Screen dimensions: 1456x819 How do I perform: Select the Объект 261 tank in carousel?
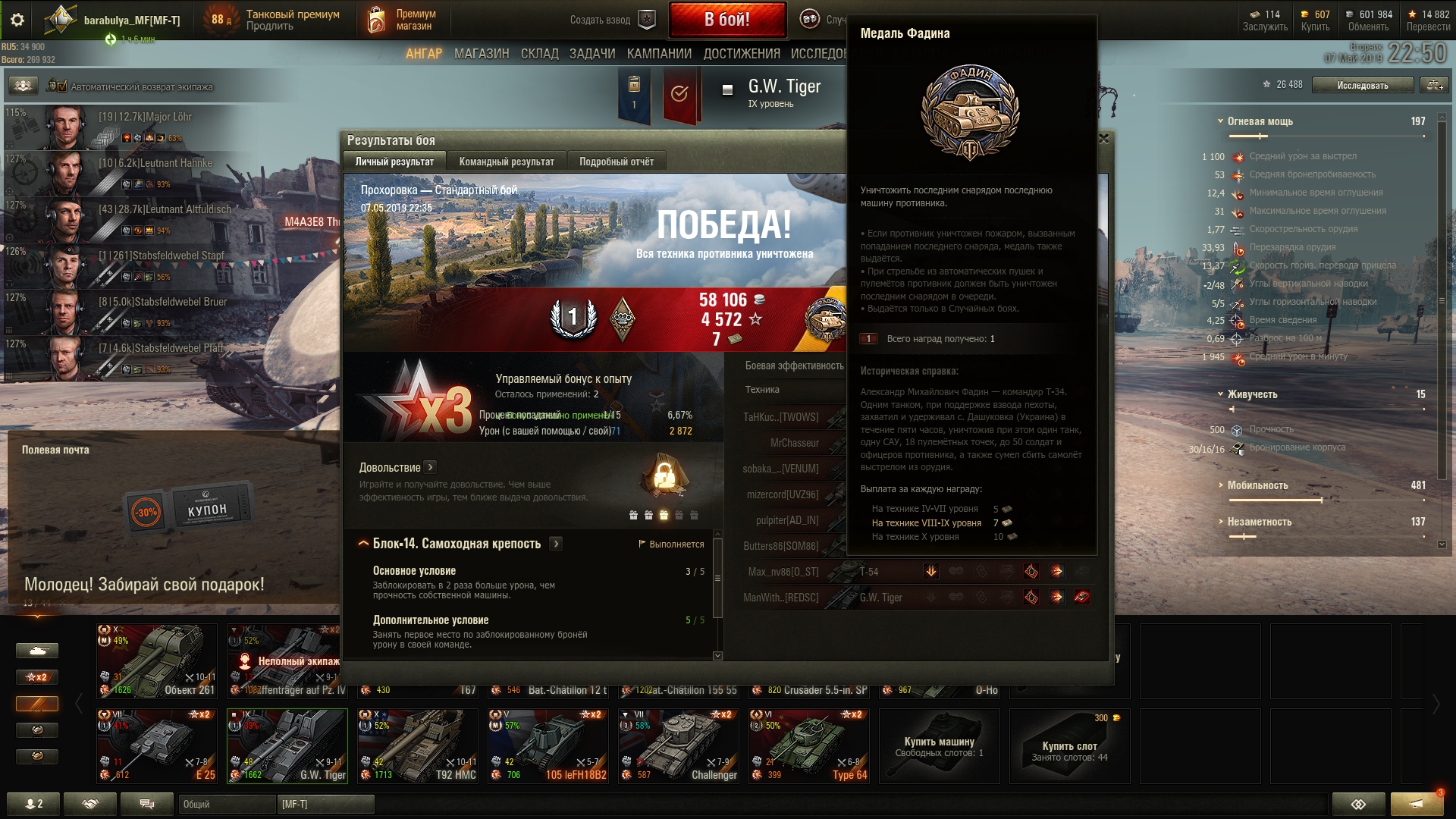[157, 661]
